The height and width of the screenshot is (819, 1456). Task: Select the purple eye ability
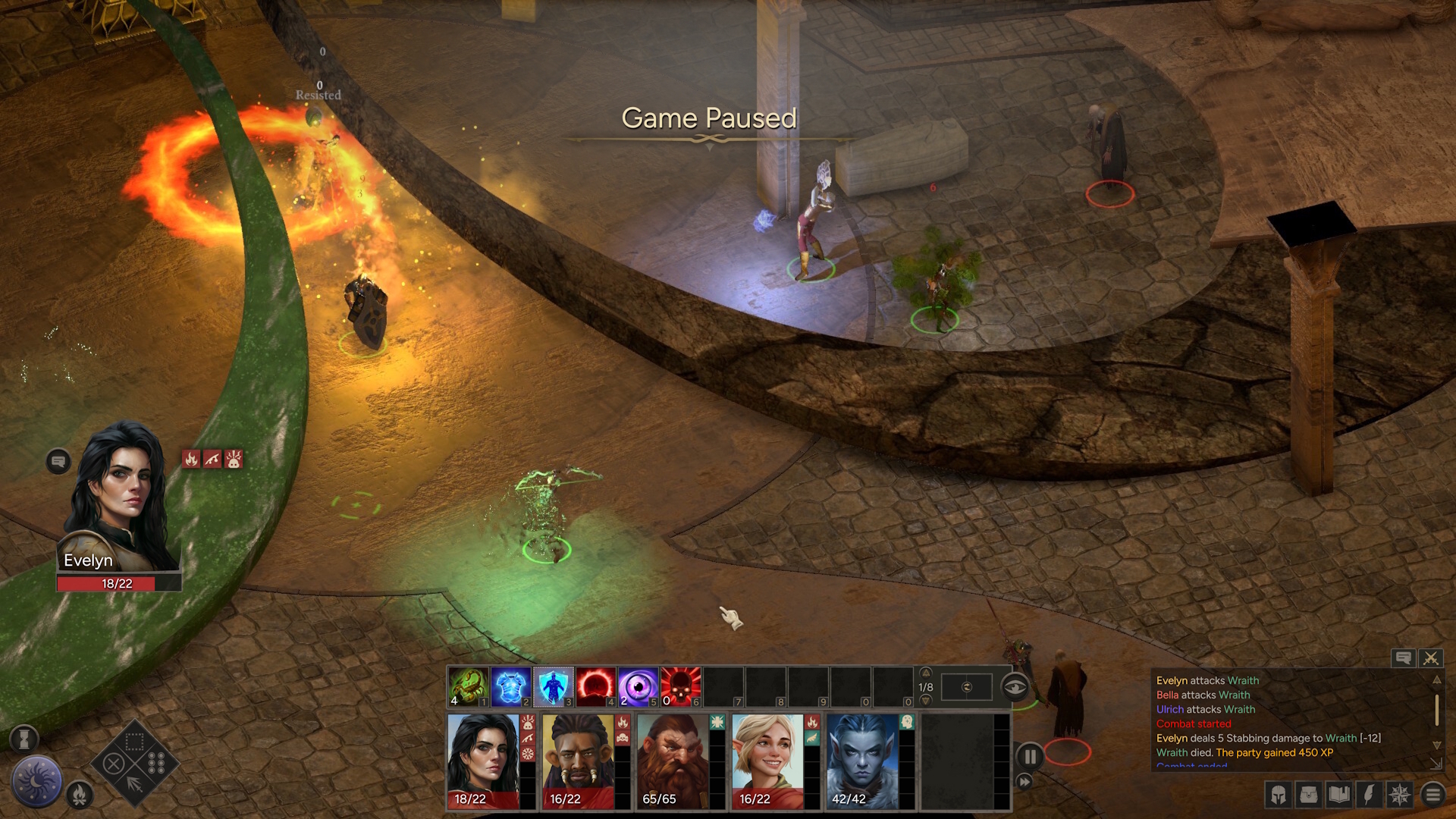(x=638, y=687)
